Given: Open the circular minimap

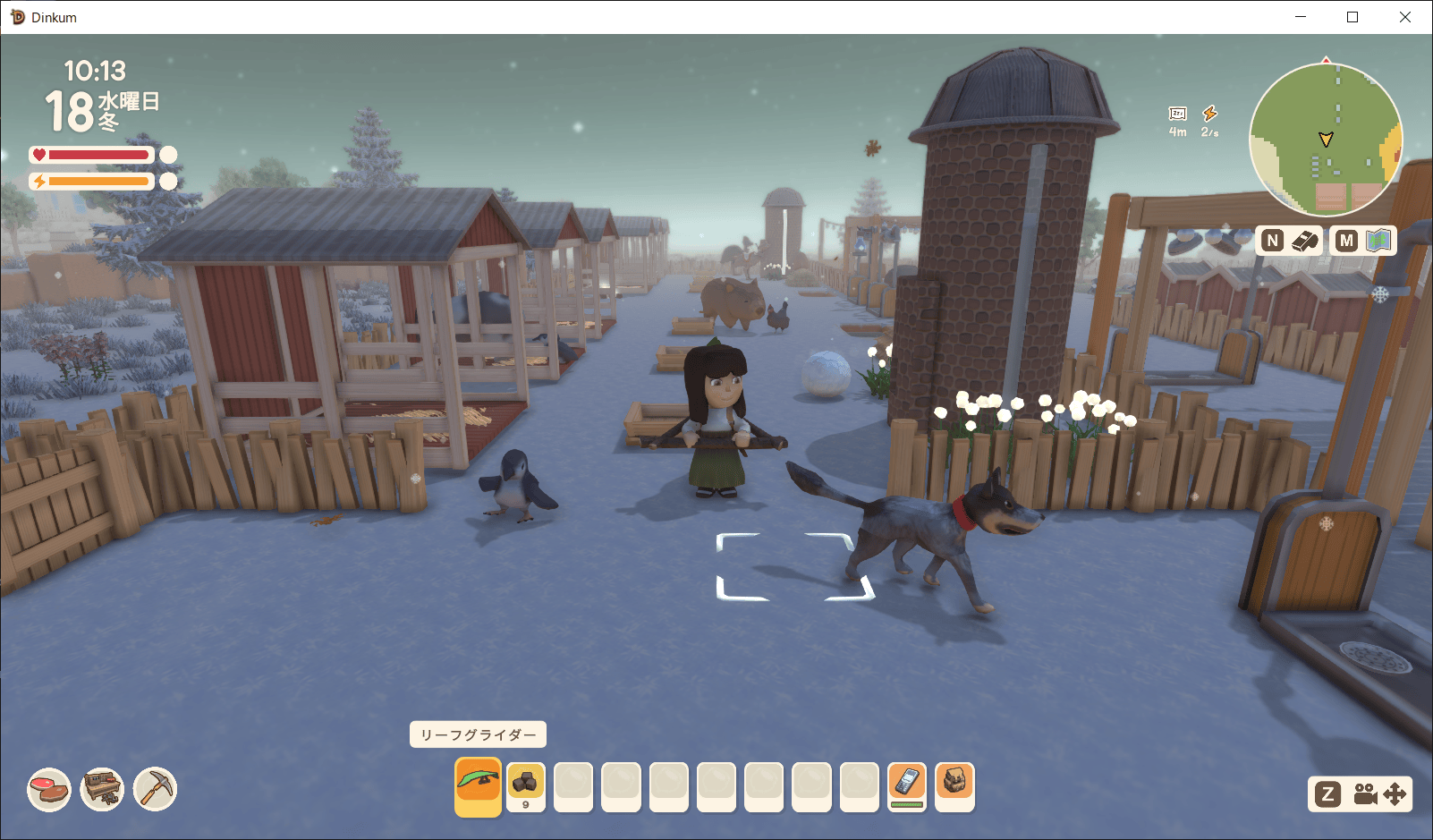Looking at the screenshot, I should (x=1326, y=140).
